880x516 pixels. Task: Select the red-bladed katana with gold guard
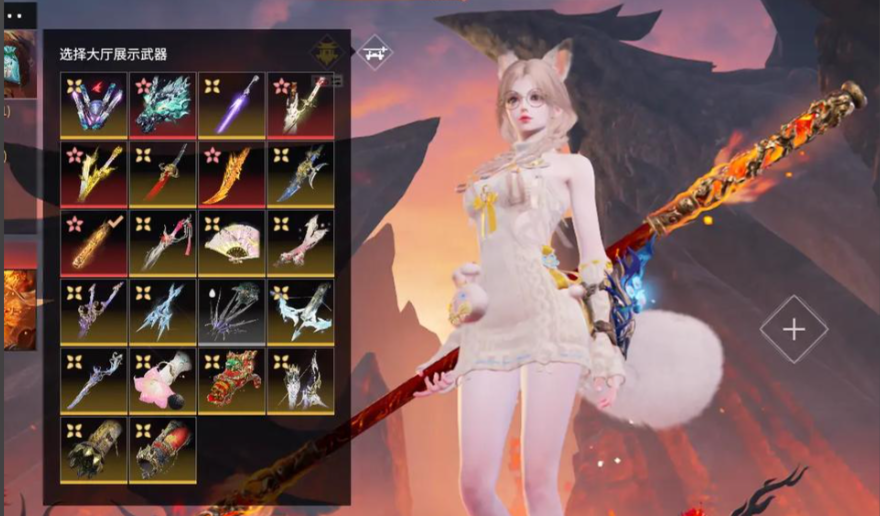point(163,173)
